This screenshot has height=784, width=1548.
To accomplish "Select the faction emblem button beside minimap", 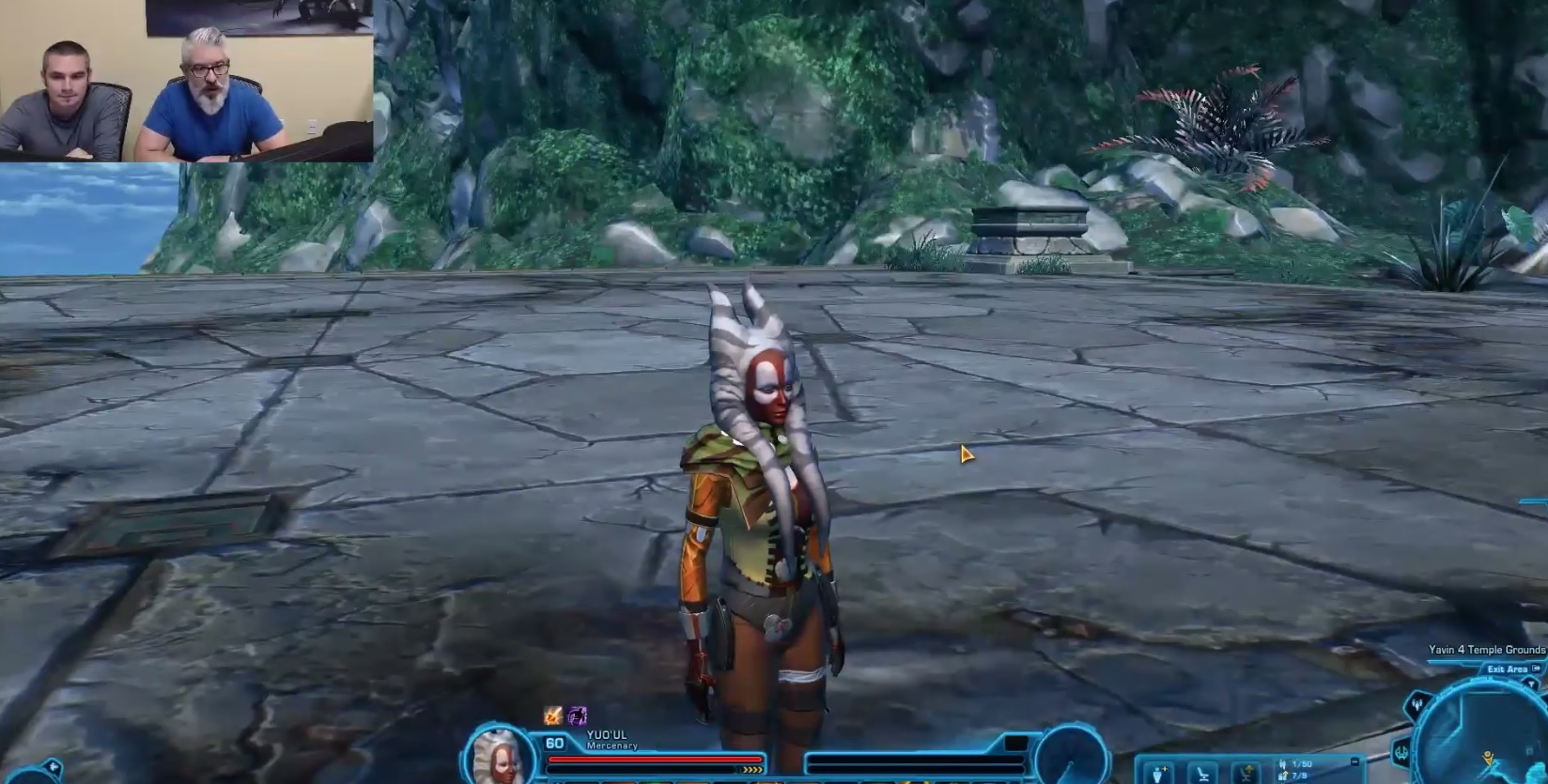I will 1401,752.
